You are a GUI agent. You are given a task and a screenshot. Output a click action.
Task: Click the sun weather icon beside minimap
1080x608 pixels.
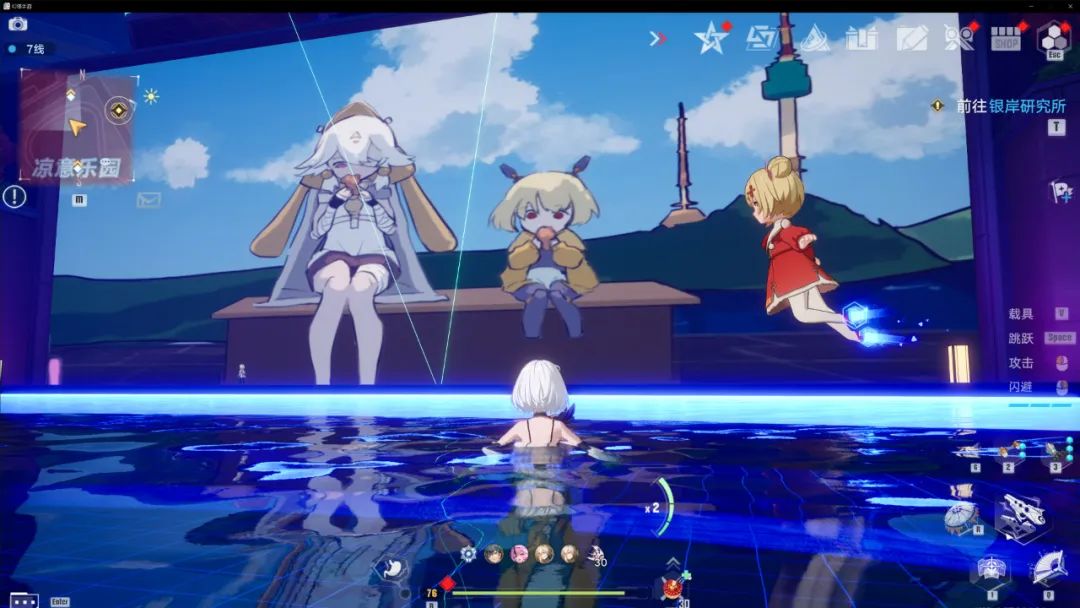pos(151,96)
